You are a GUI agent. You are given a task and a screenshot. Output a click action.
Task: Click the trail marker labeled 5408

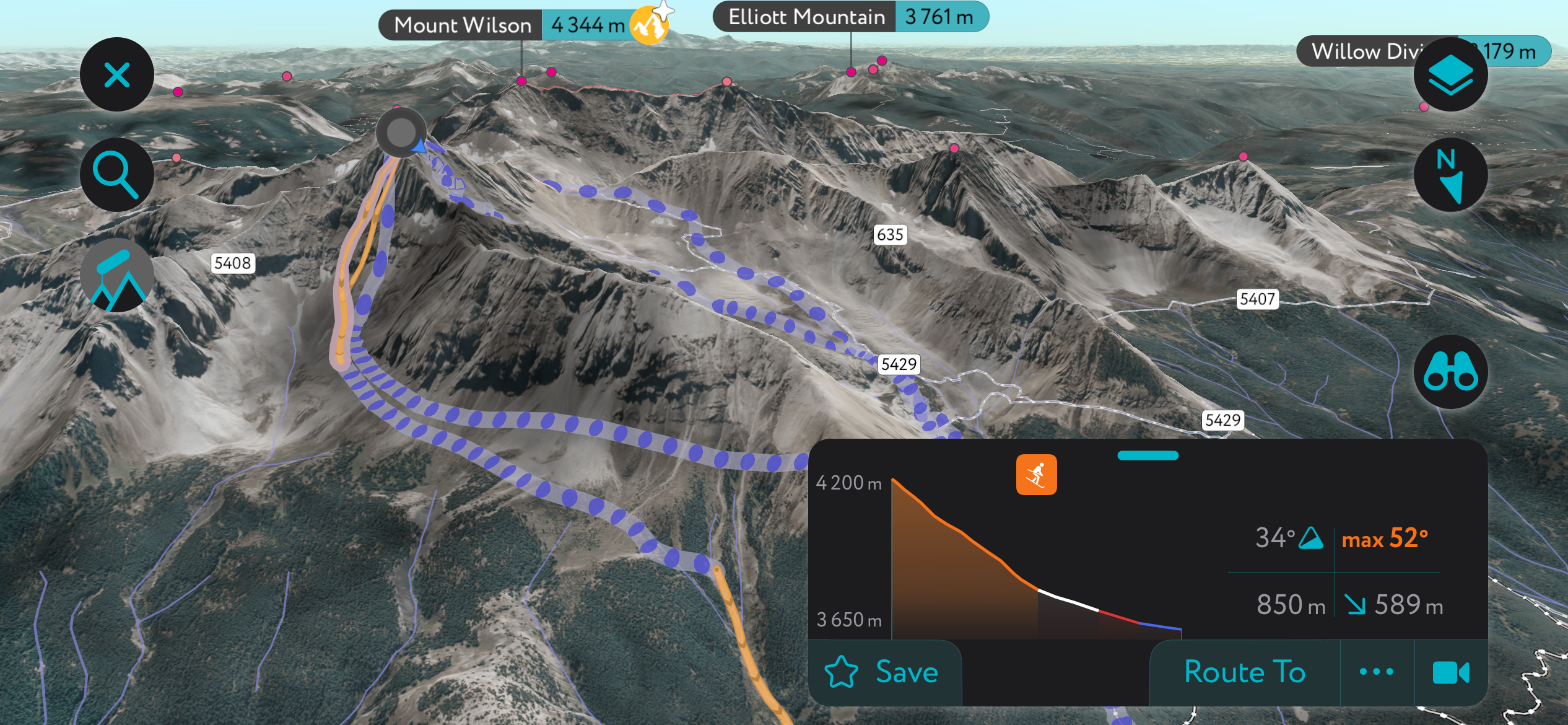pyautogui.click(x=234, y=263)
